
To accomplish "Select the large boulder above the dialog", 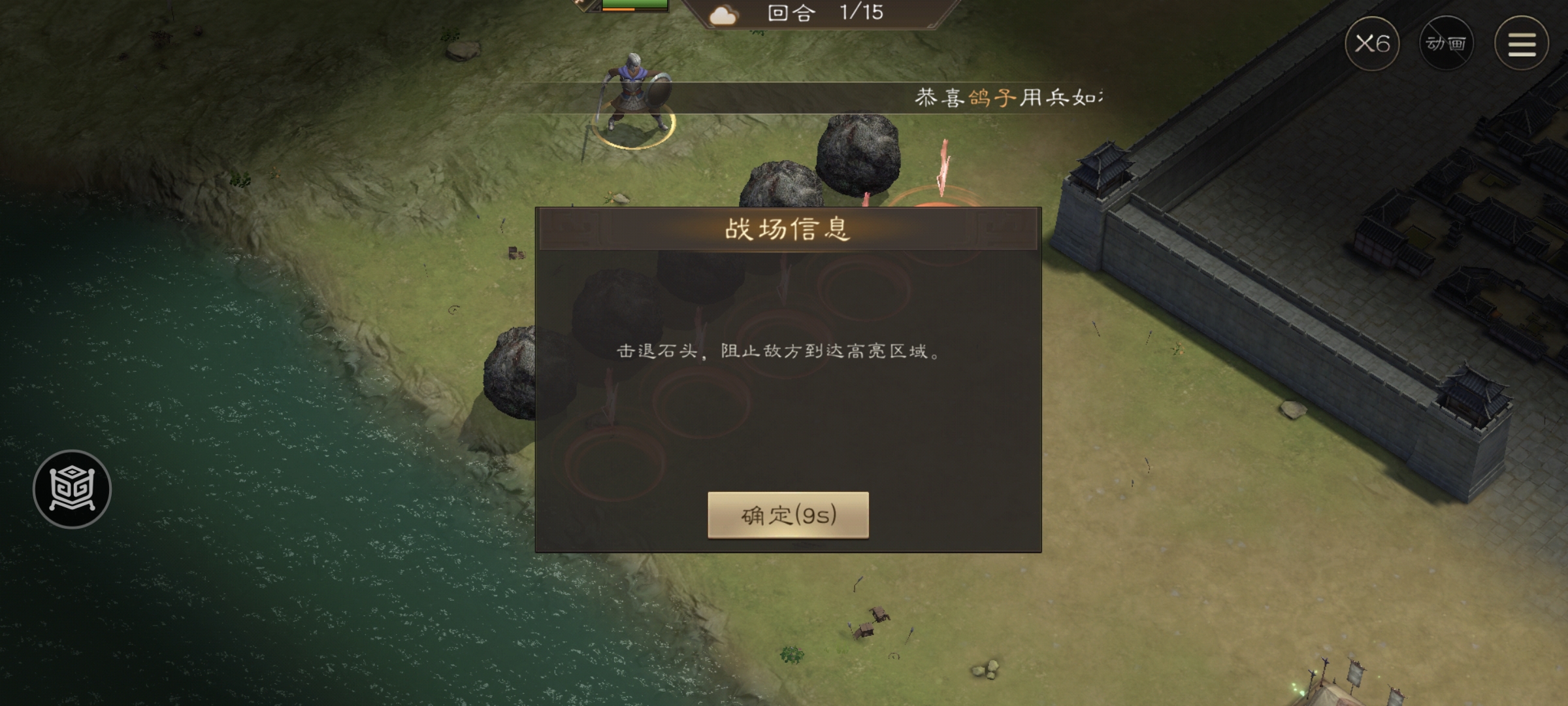I will tap(856, 157).
